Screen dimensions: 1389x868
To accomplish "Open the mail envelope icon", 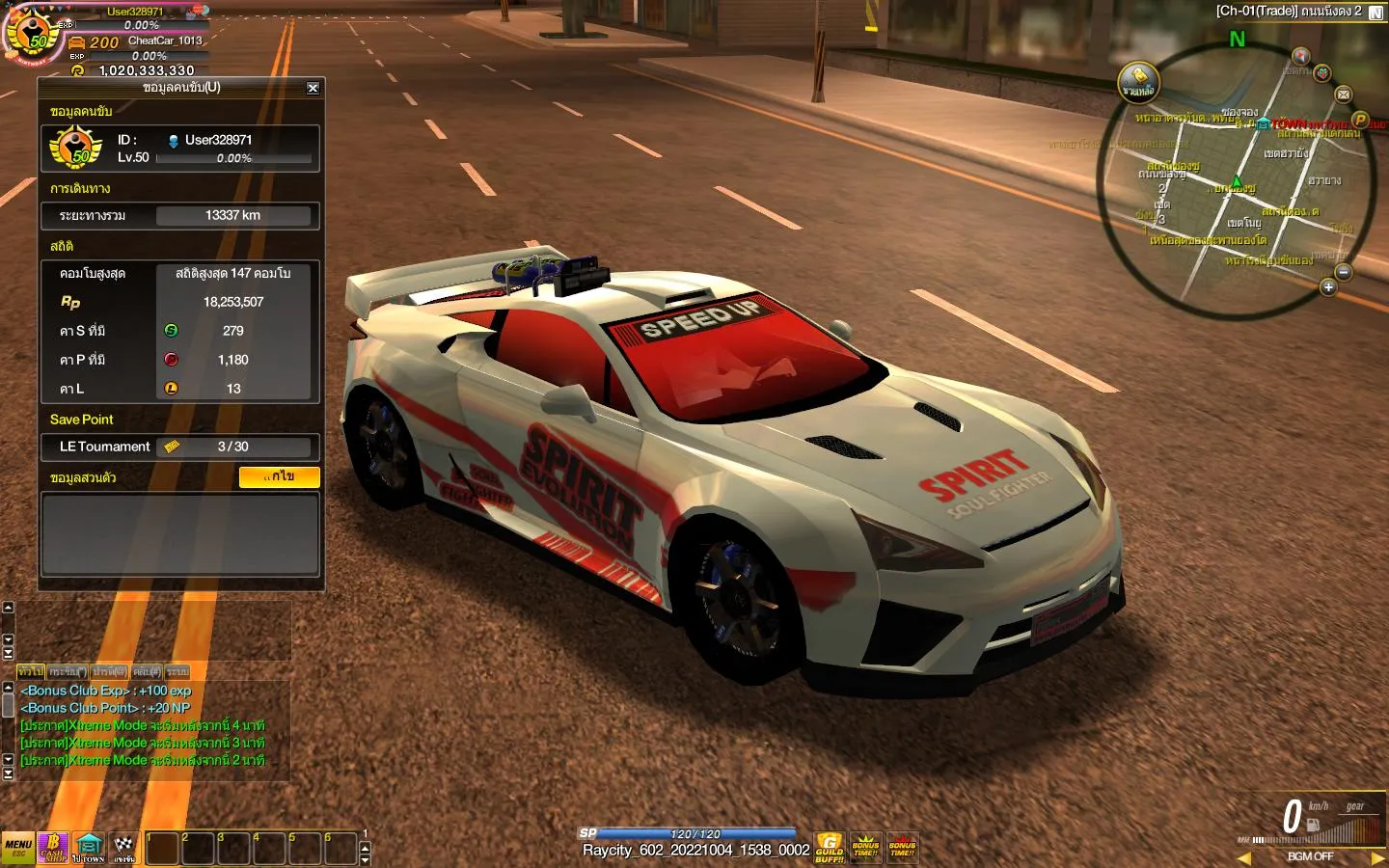I will 1344,94.
